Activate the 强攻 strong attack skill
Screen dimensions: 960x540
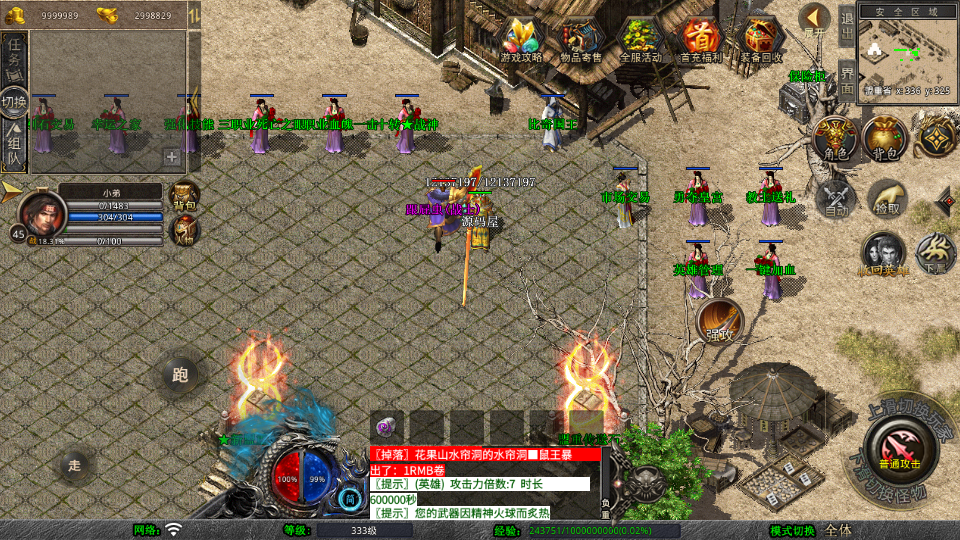(x=720, y=320)
